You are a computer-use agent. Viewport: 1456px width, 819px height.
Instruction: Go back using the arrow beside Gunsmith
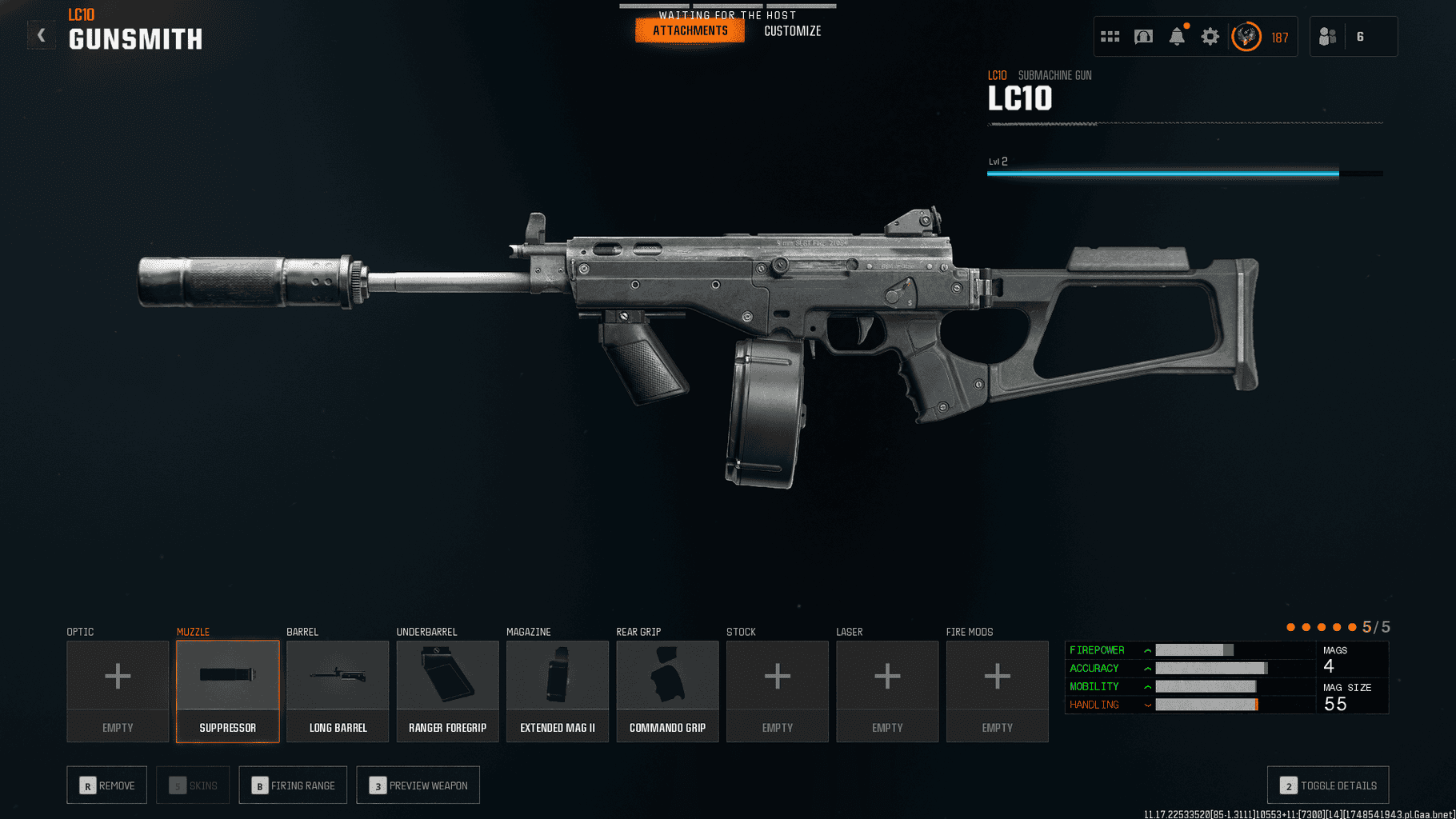tap(42, 36)
